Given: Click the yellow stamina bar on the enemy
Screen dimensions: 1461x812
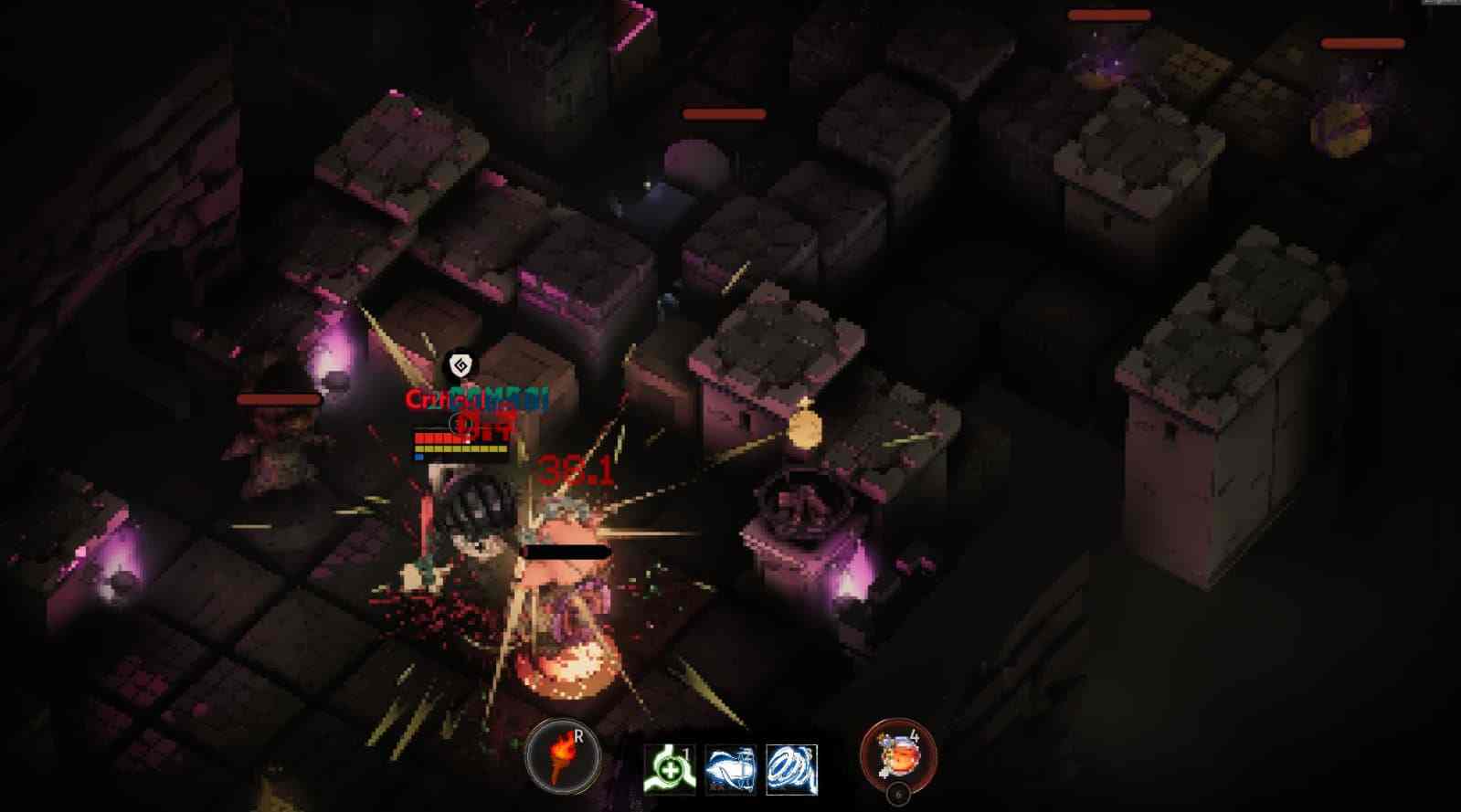Looking at the screenshot, I should coord(461,449).
